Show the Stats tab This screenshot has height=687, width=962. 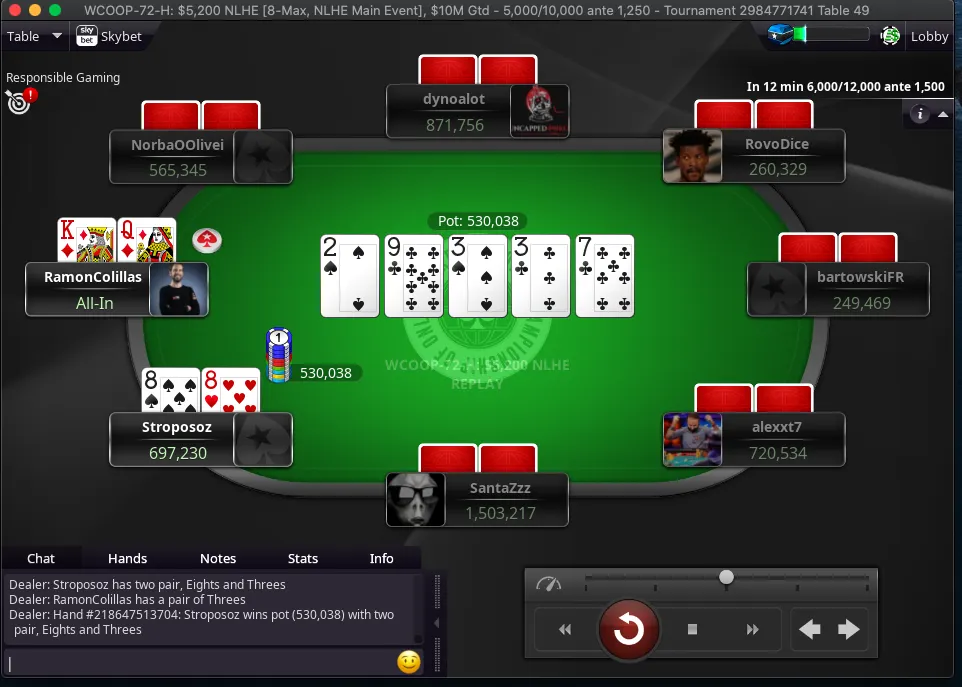click(303, 558)
